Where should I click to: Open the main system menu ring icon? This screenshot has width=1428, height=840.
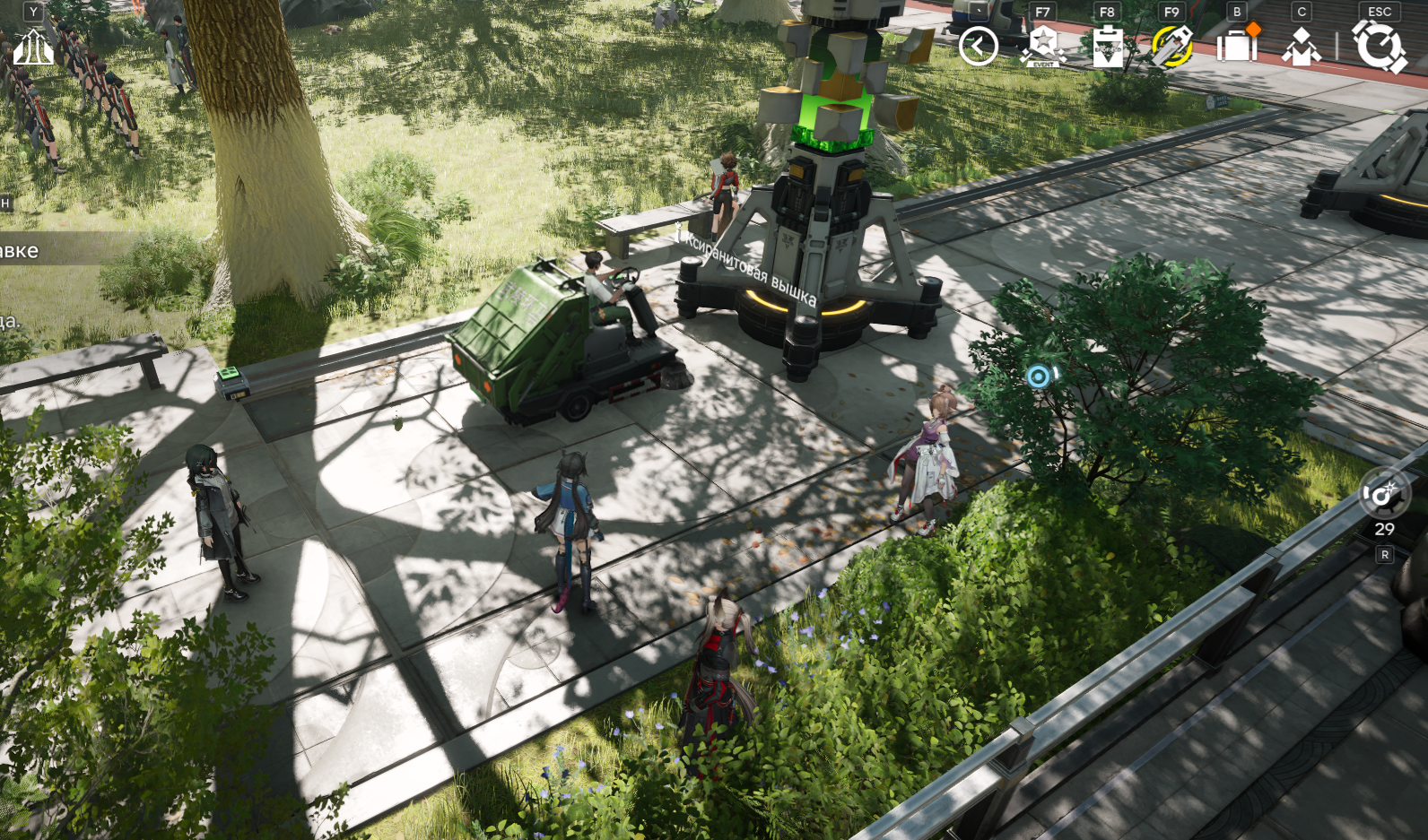click(1379, 46)
